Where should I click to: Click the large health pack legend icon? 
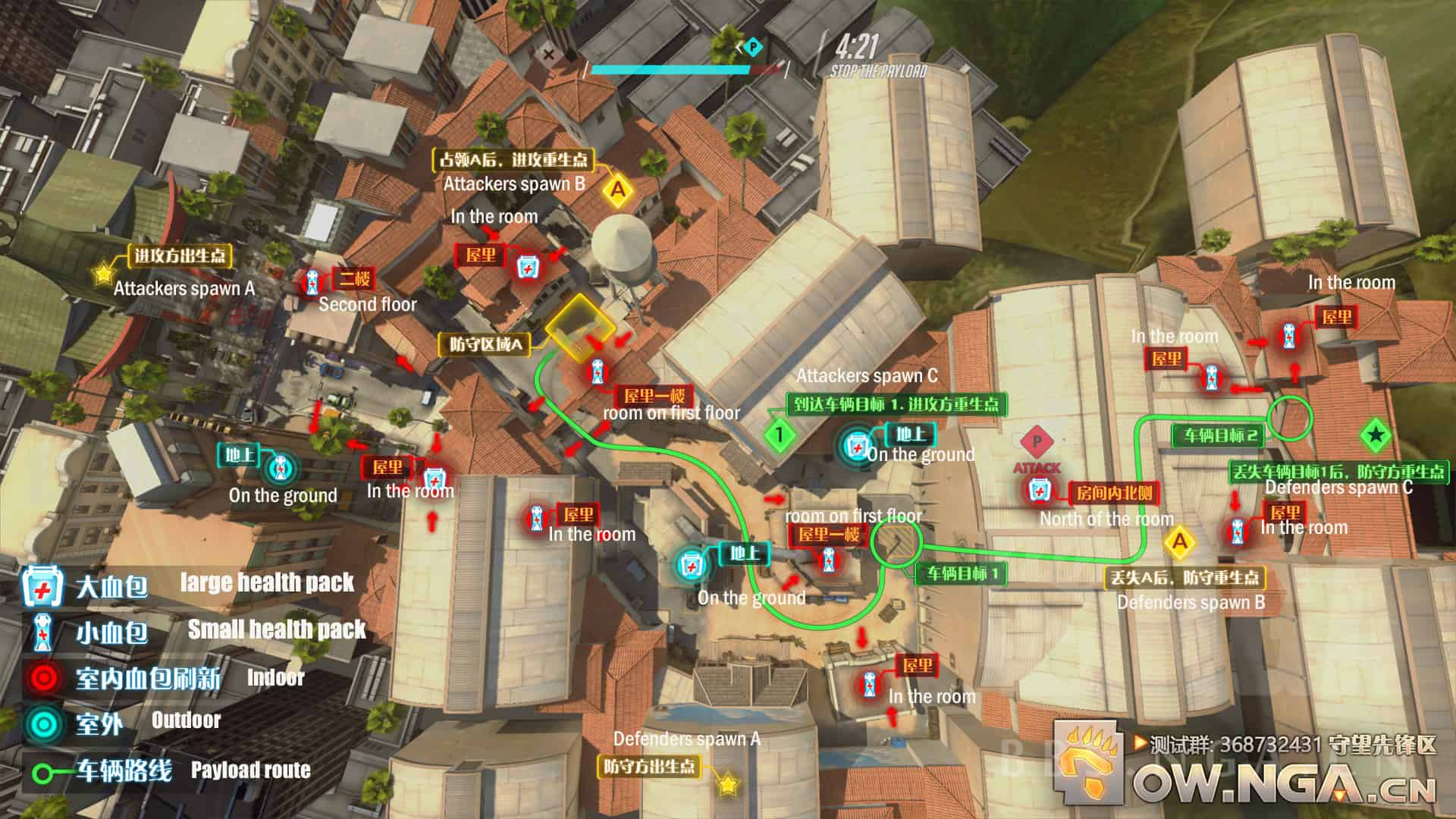click(37, 586)
